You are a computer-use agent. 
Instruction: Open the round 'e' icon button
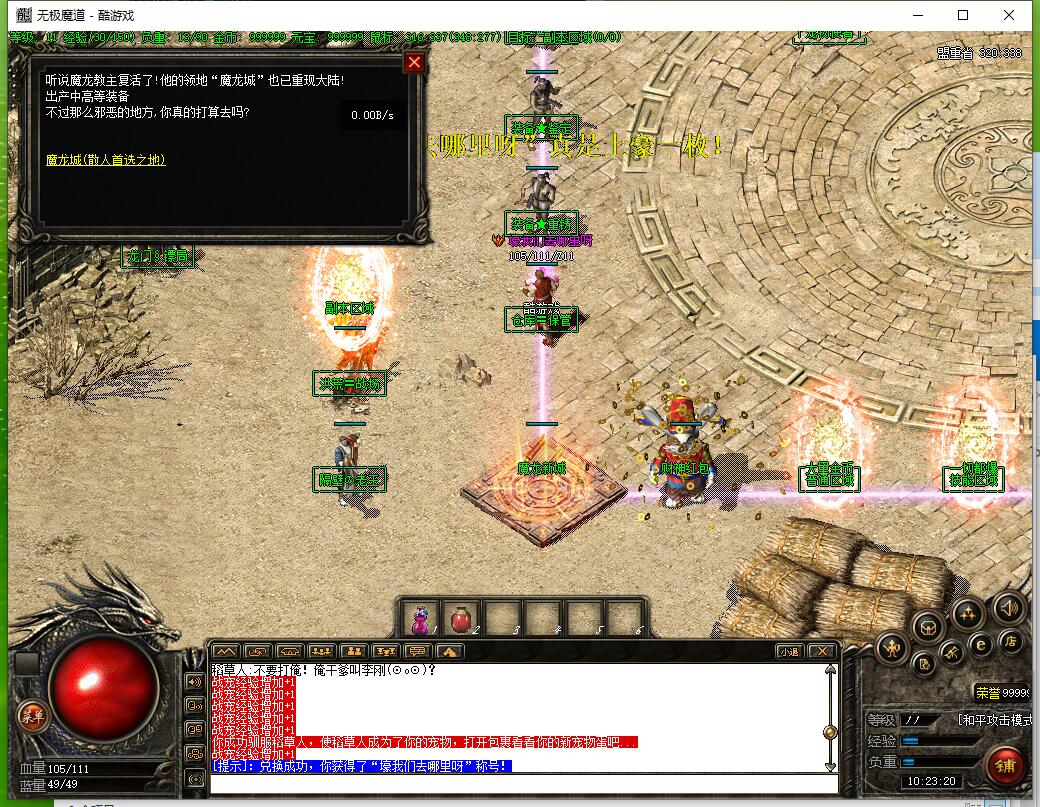pos(981,645)
